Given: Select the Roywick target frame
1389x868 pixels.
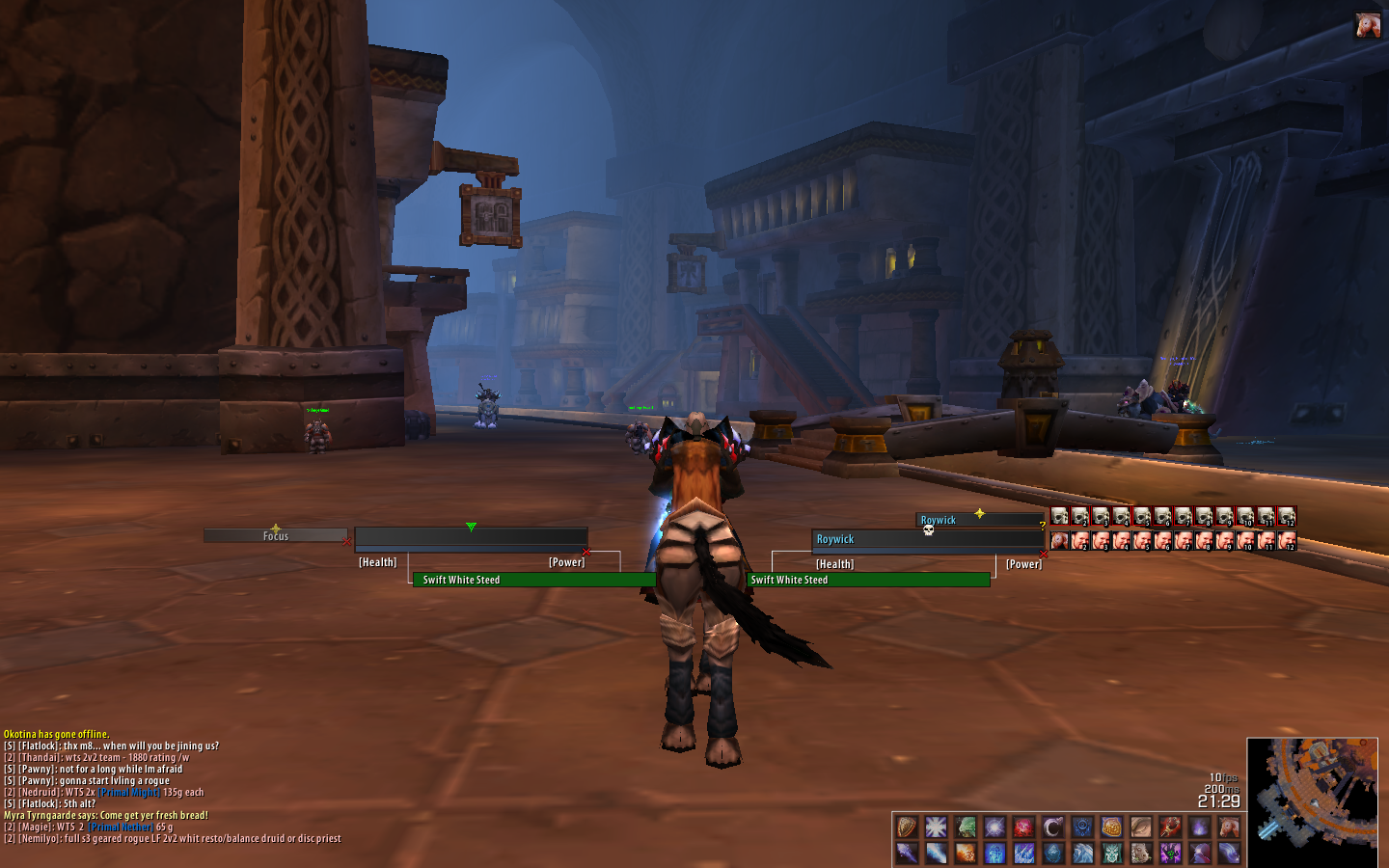Looking at the screenshot, I should (926, 540).
